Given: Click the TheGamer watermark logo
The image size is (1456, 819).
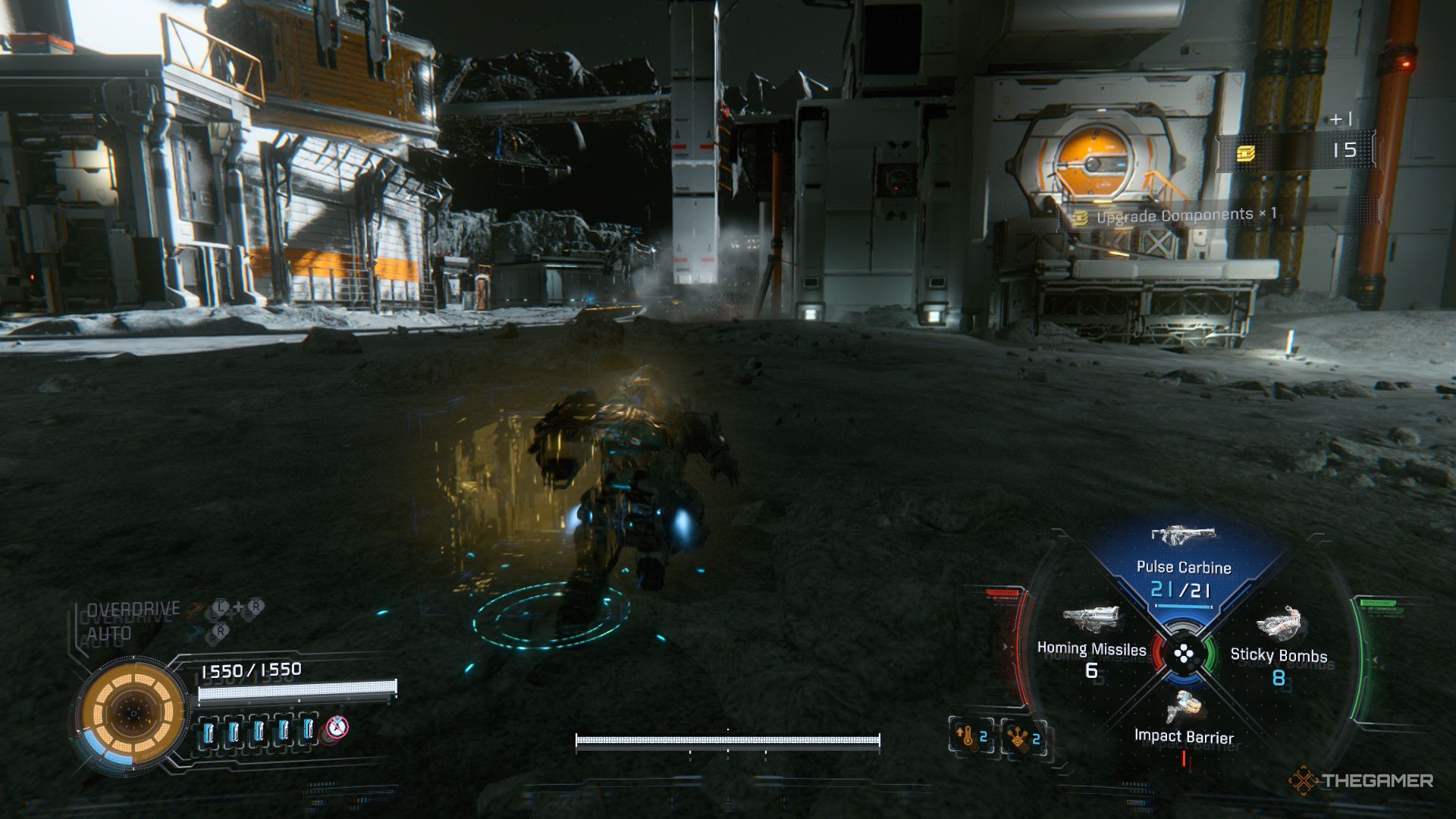Looking at the screenshot, I should (1361, 780).
